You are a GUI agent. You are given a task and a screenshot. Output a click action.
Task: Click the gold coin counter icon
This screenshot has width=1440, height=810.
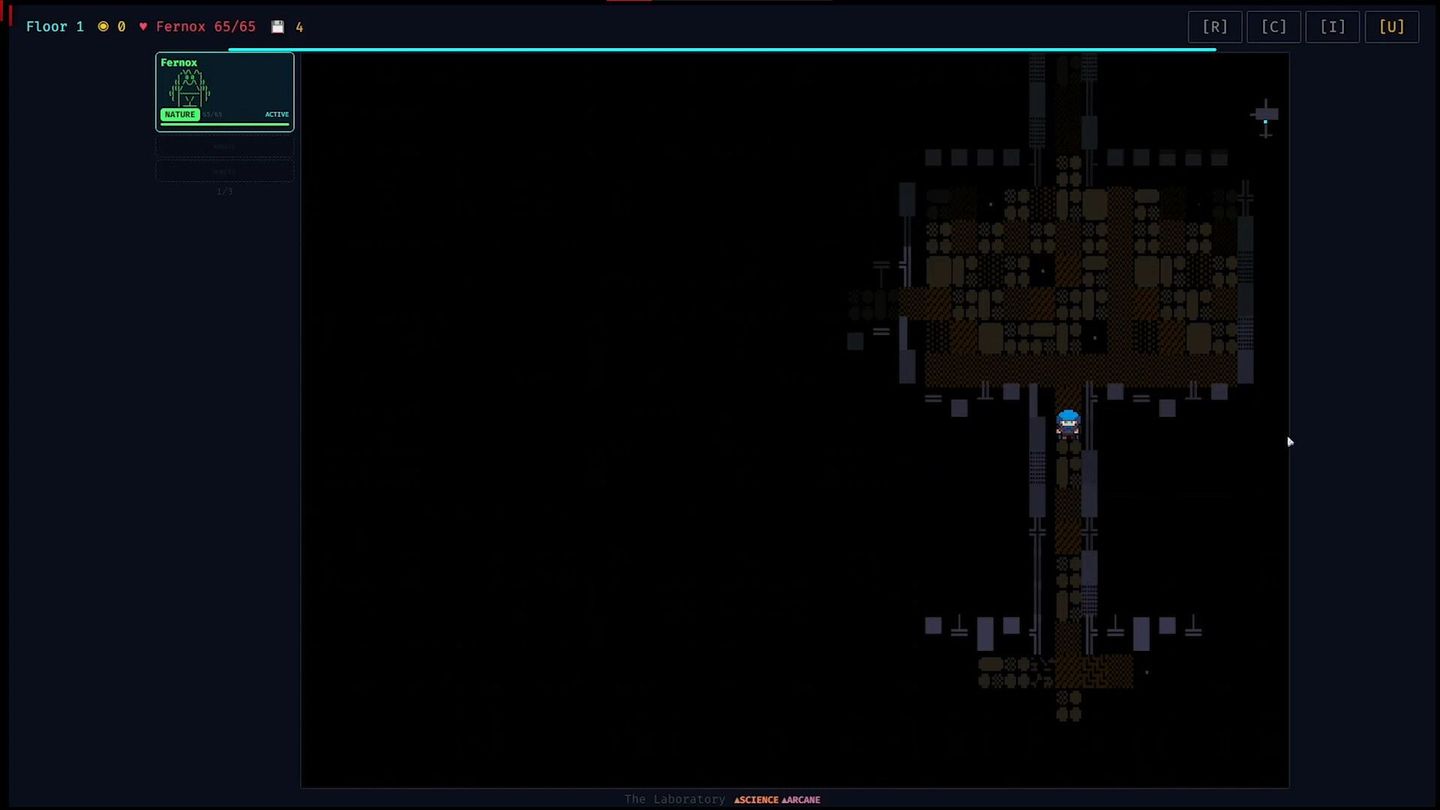coord(101,26)
